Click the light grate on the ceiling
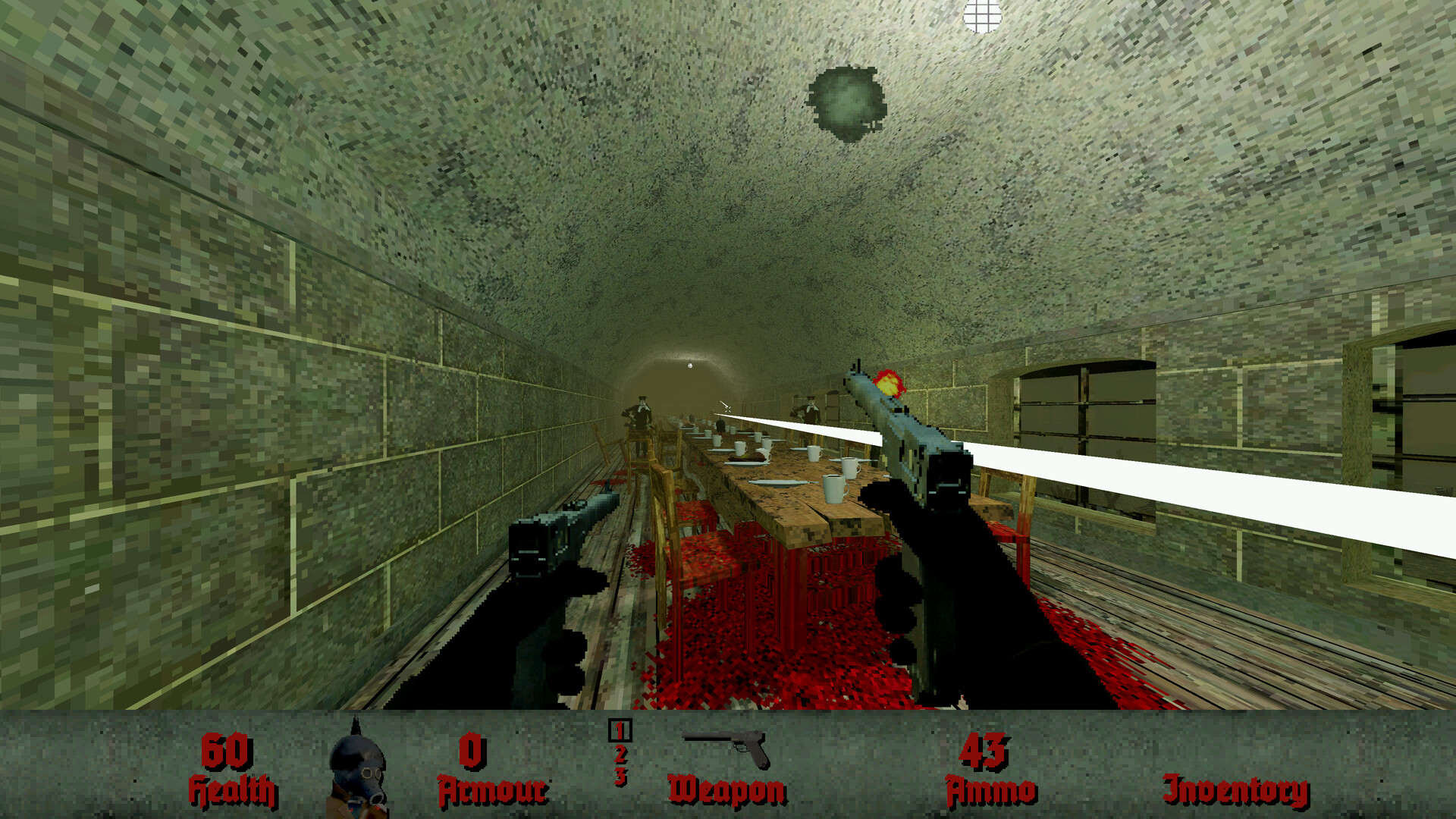Image resolution: width=1456 pixels, height=819 pixels. pyautogui.click(x=982, y=15)
